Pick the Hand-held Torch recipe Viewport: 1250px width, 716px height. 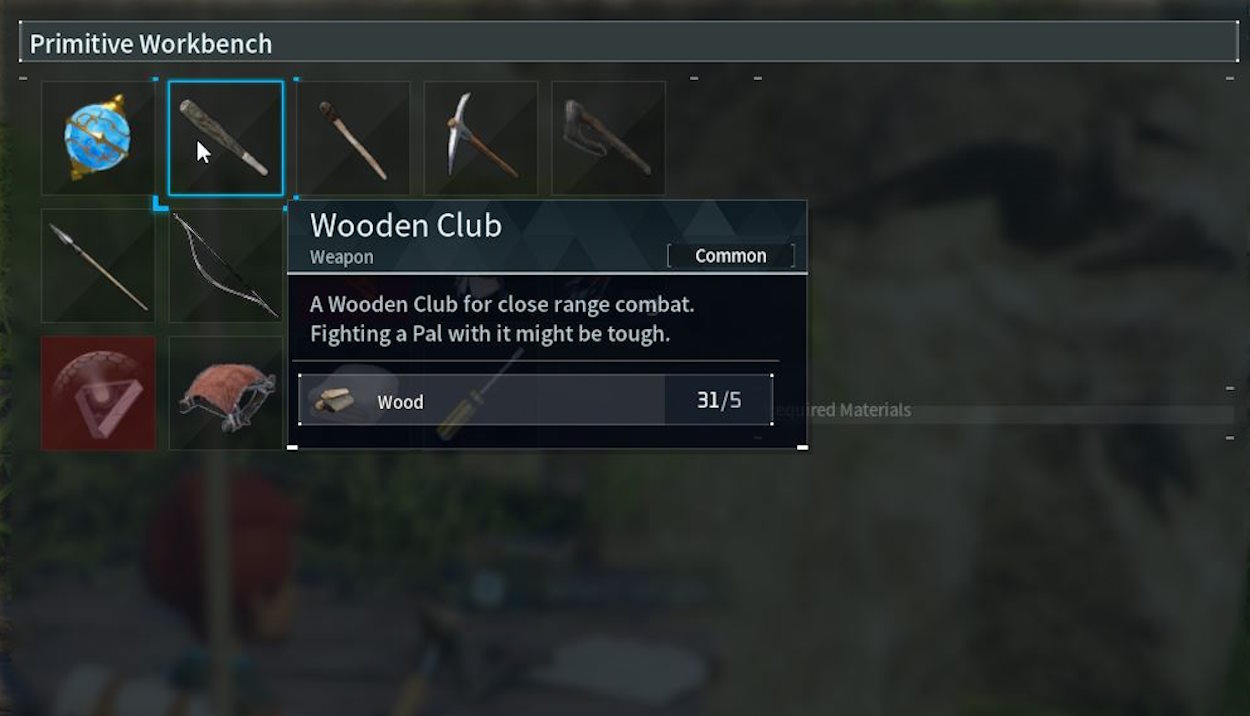pyautogui.click(x=353, y=138)
